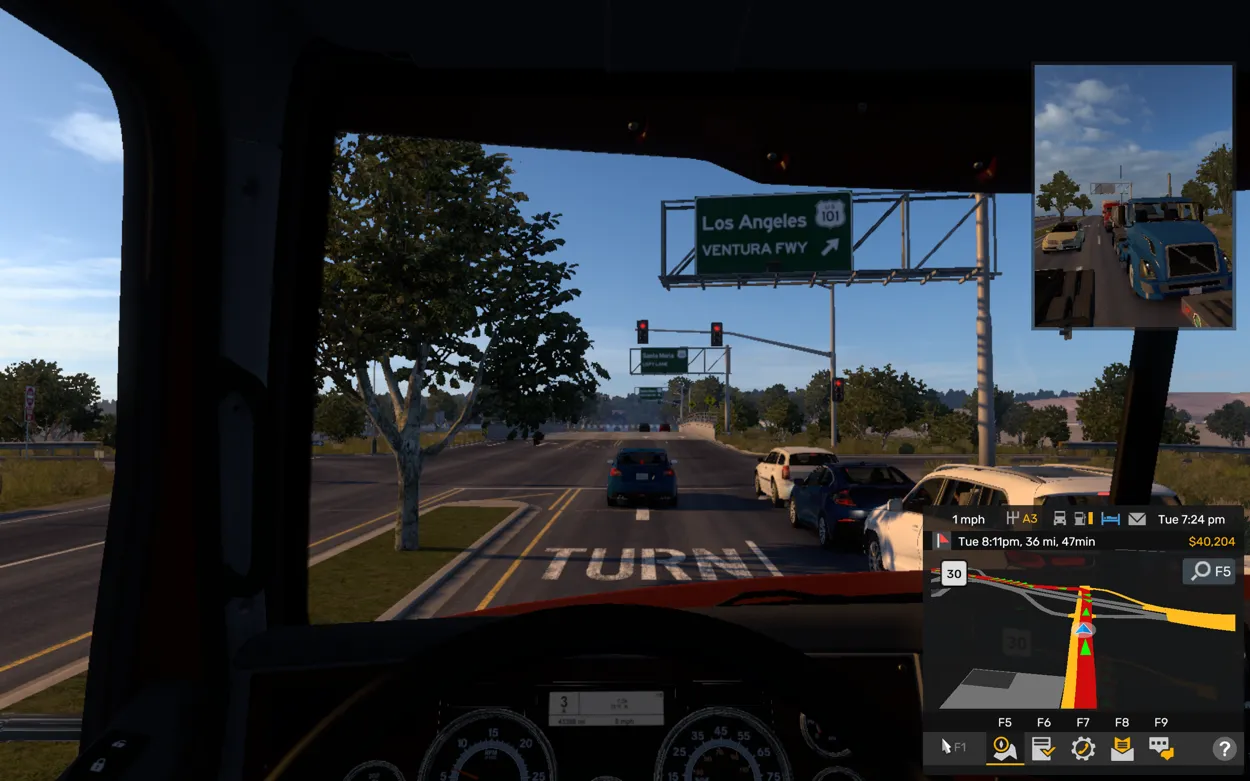Click the fuel pump status icon
This screenshot has height=781, width=1250.
[1083, 519]
